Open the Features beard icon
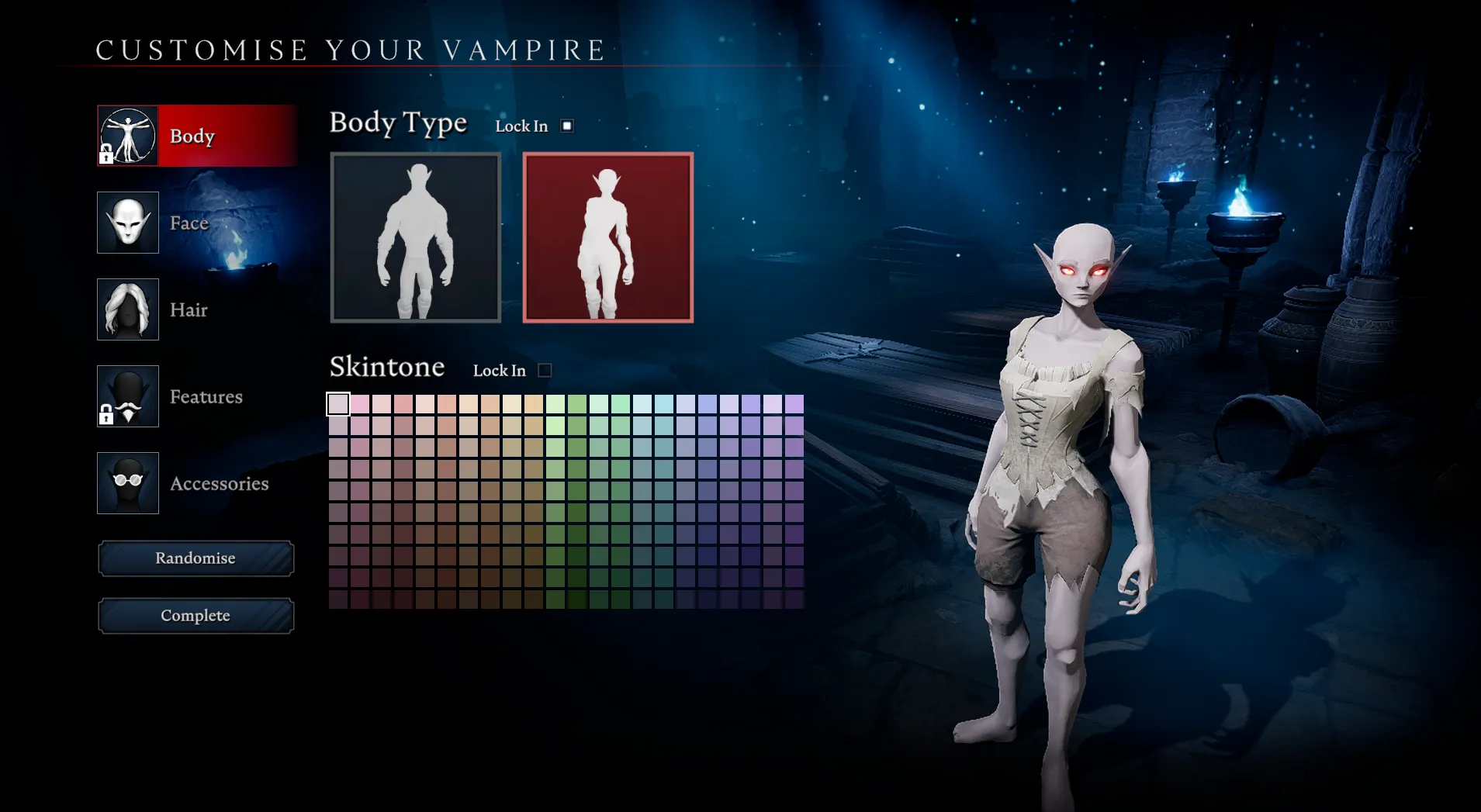 coord(127,396)
